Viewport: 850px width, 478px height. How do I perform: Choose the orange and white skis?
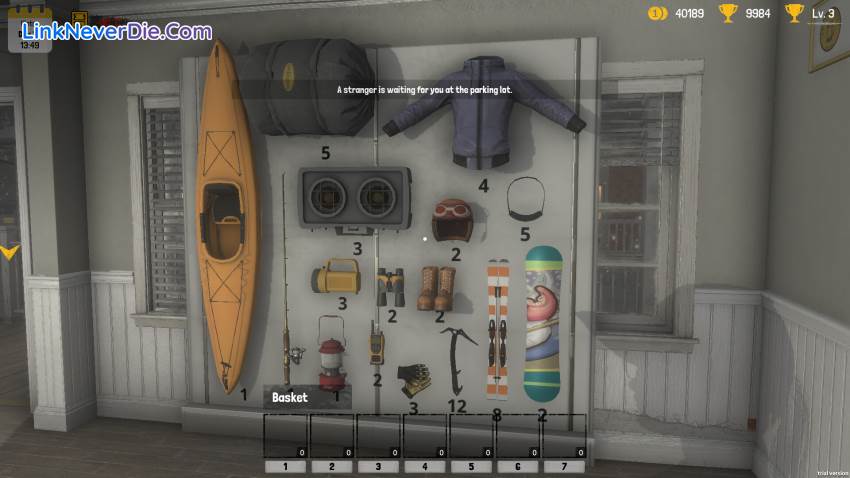coord(497,327)
